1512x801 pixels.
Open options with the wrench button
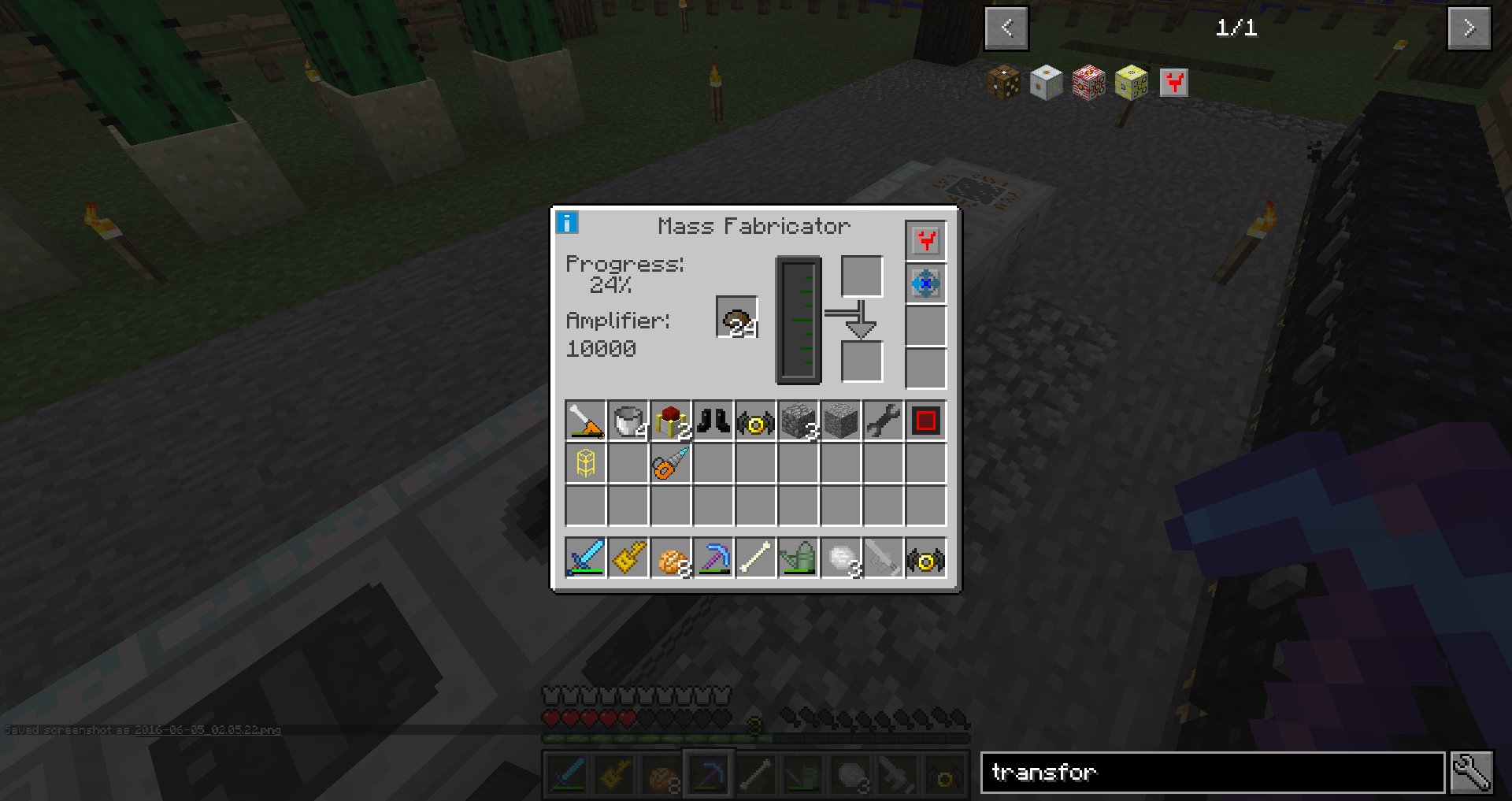tap(1471, 773)
